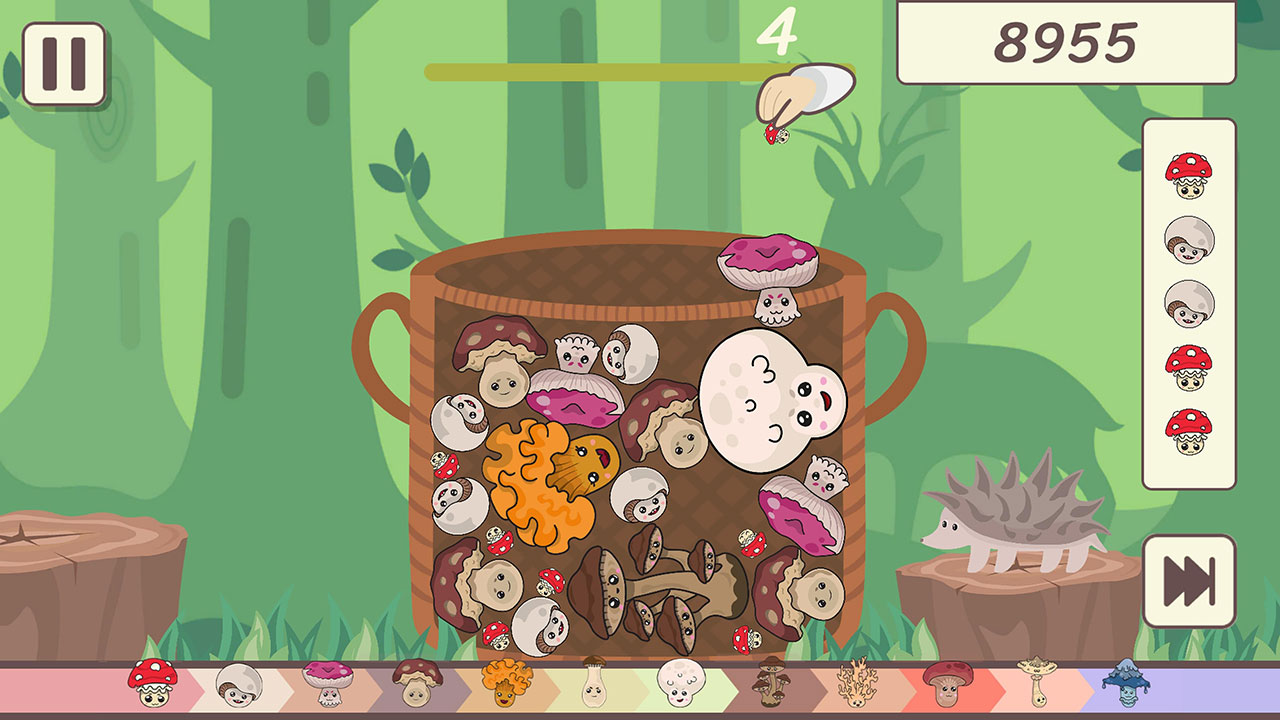The height and width of the screenshot is (720, 1280).
Task: Click the mushroom held by the hand dropper
Action: (x=779, y=133)
